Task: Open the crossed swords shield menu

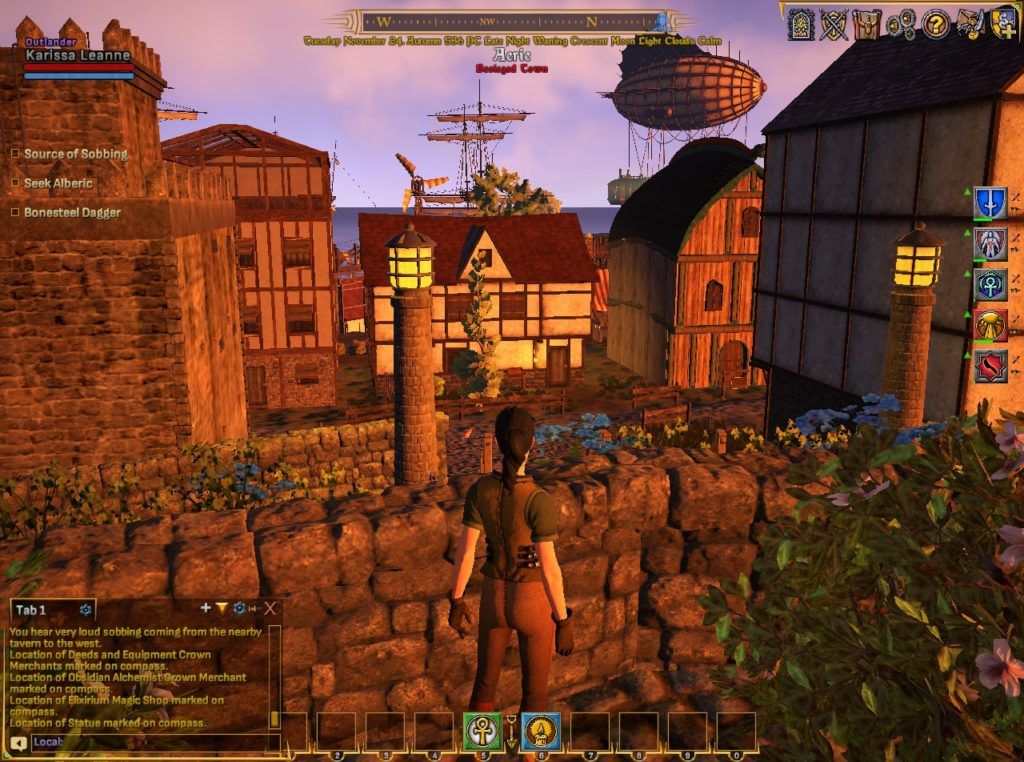Action: 833,23
